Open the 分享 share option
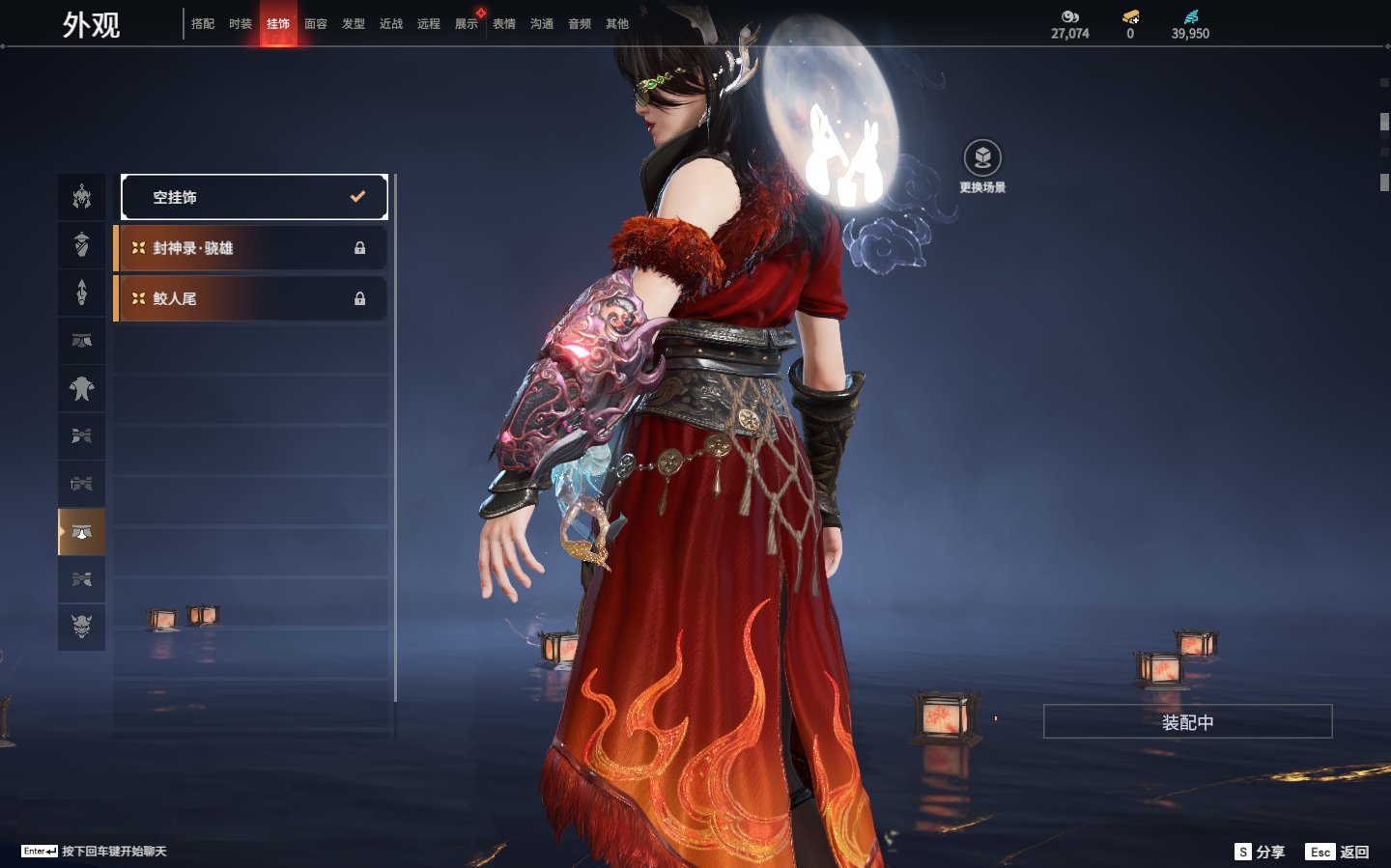 tap(1261, 852)
